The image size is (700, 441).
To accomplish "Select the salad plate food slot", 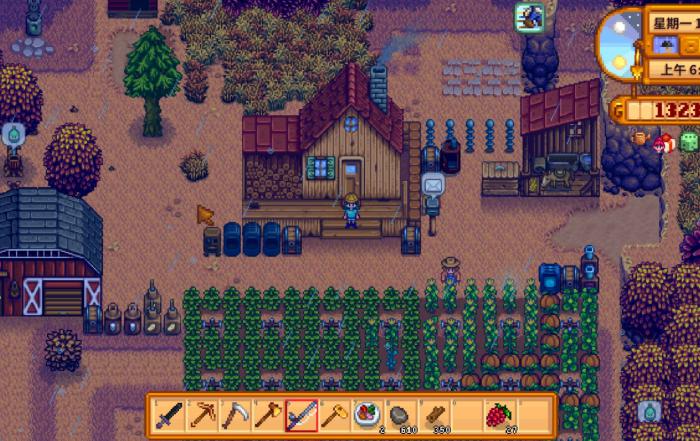I will [367, 413].
